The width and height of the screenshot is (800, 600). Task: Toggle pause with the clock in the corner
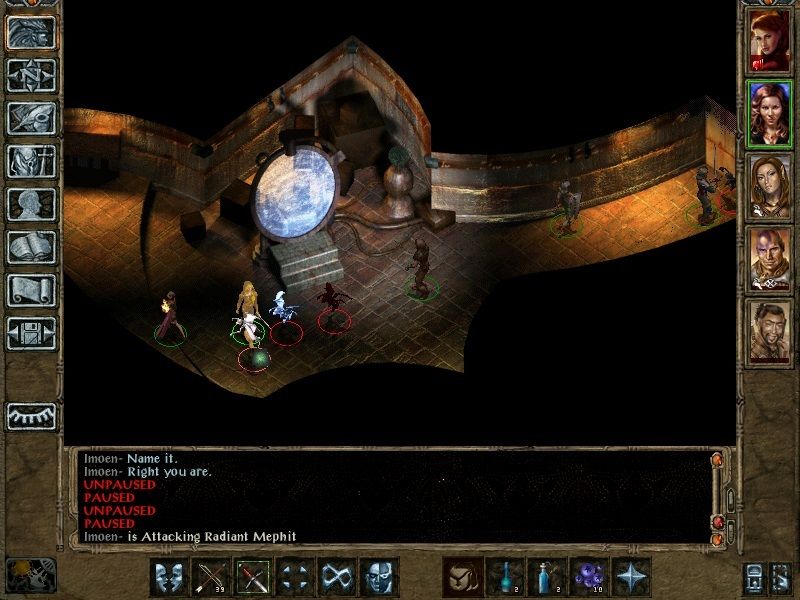point(30,575)
